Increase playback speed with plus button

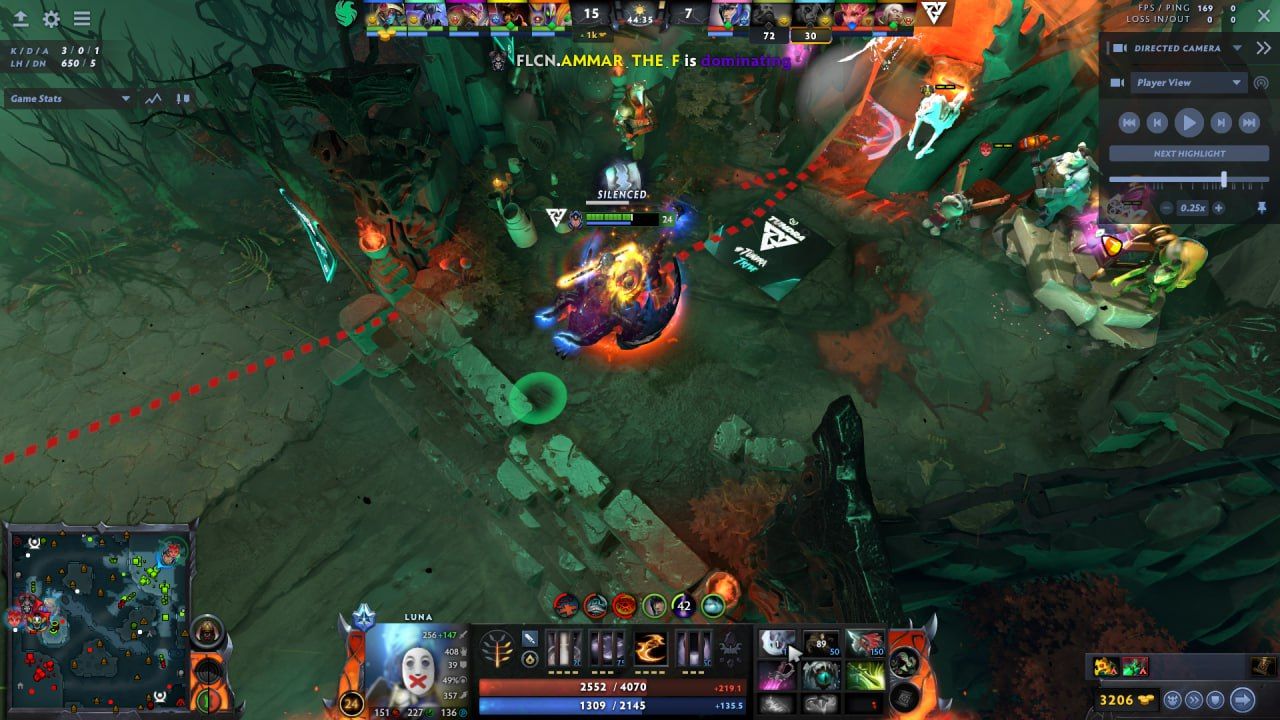[x=1218, y=208]
